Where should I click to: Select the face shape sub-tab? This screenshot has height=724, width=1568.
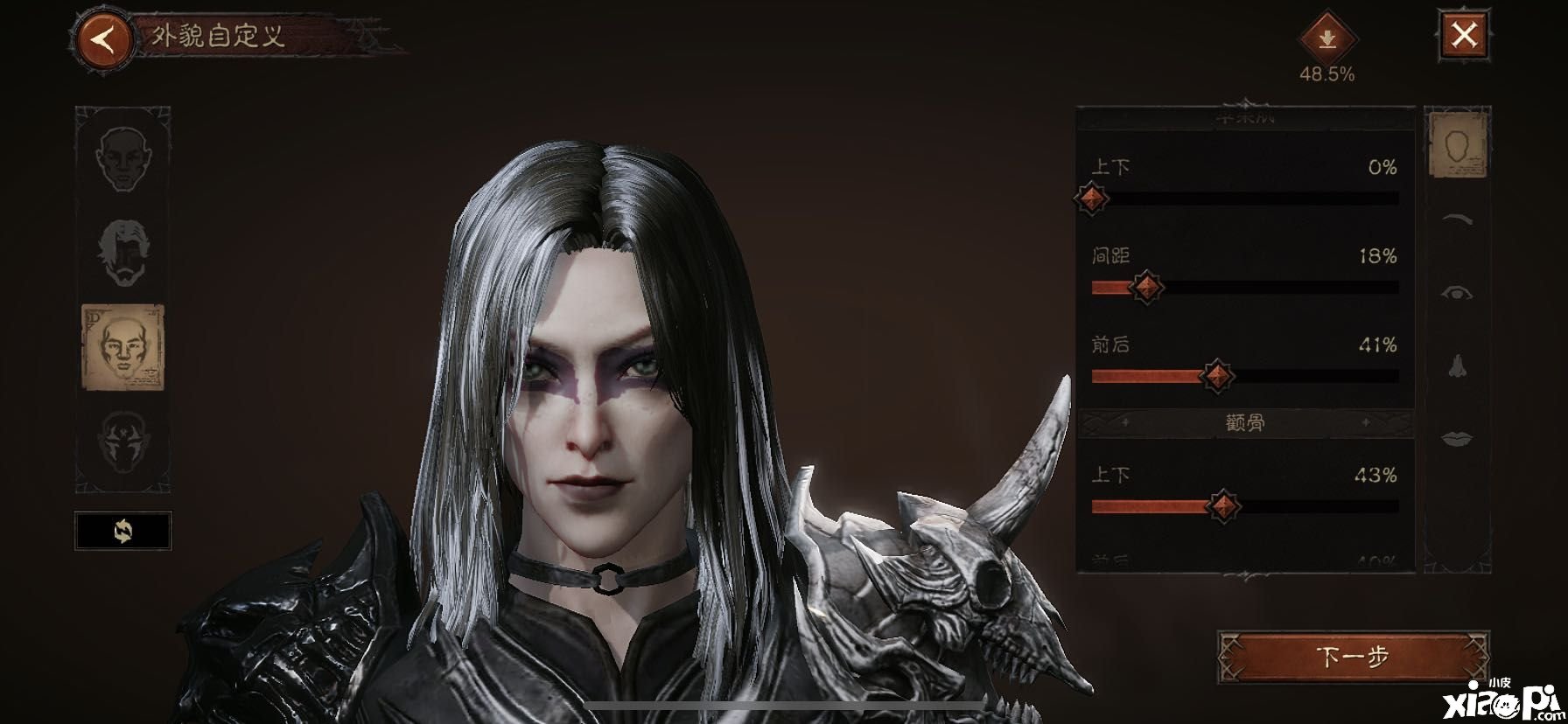(1457, 146)
